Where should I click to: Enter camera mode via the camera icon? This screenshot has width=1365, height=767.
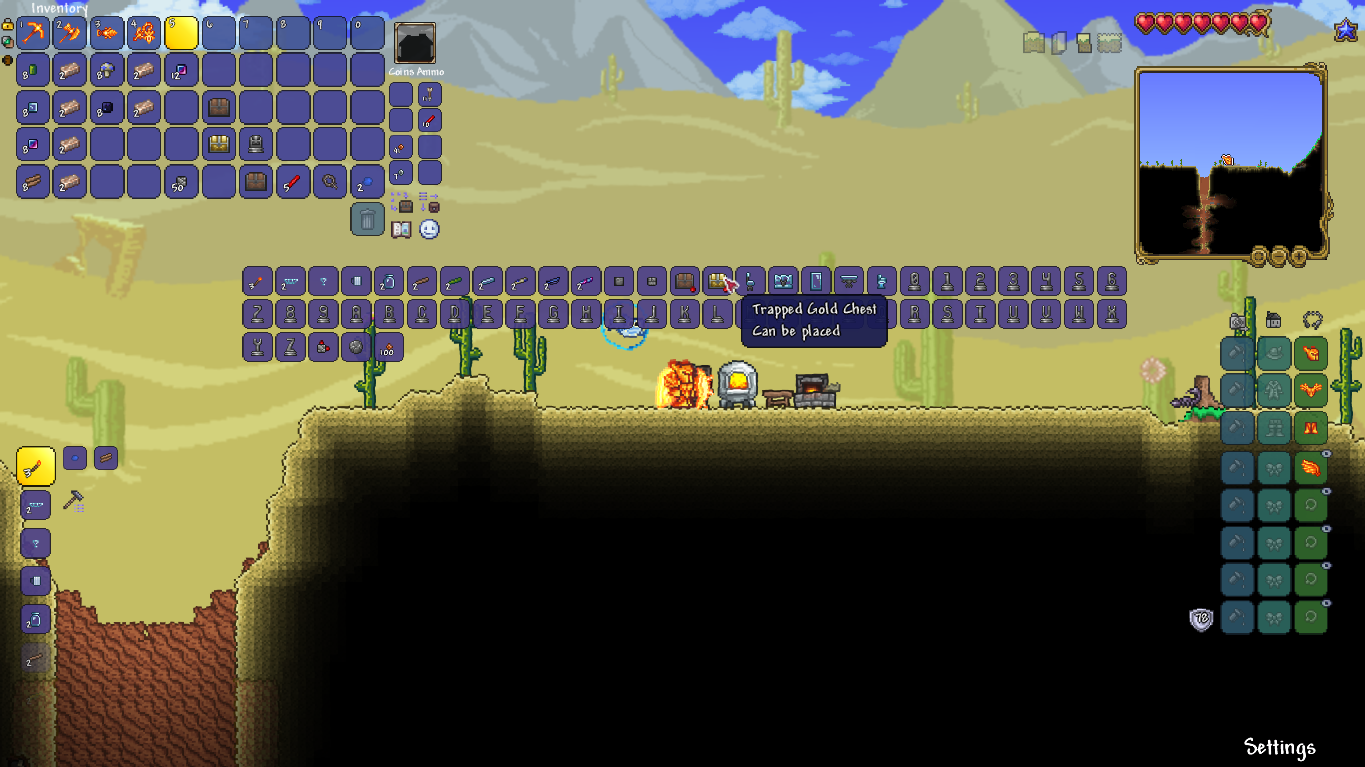point(1237,321)
